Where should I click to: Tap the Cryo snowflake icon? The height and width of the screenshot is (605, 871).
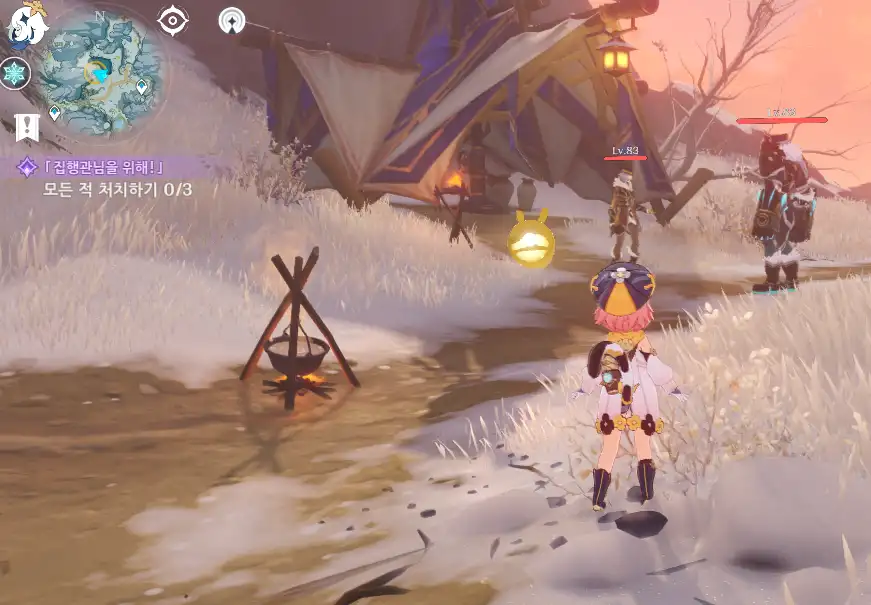click(16, 73)
